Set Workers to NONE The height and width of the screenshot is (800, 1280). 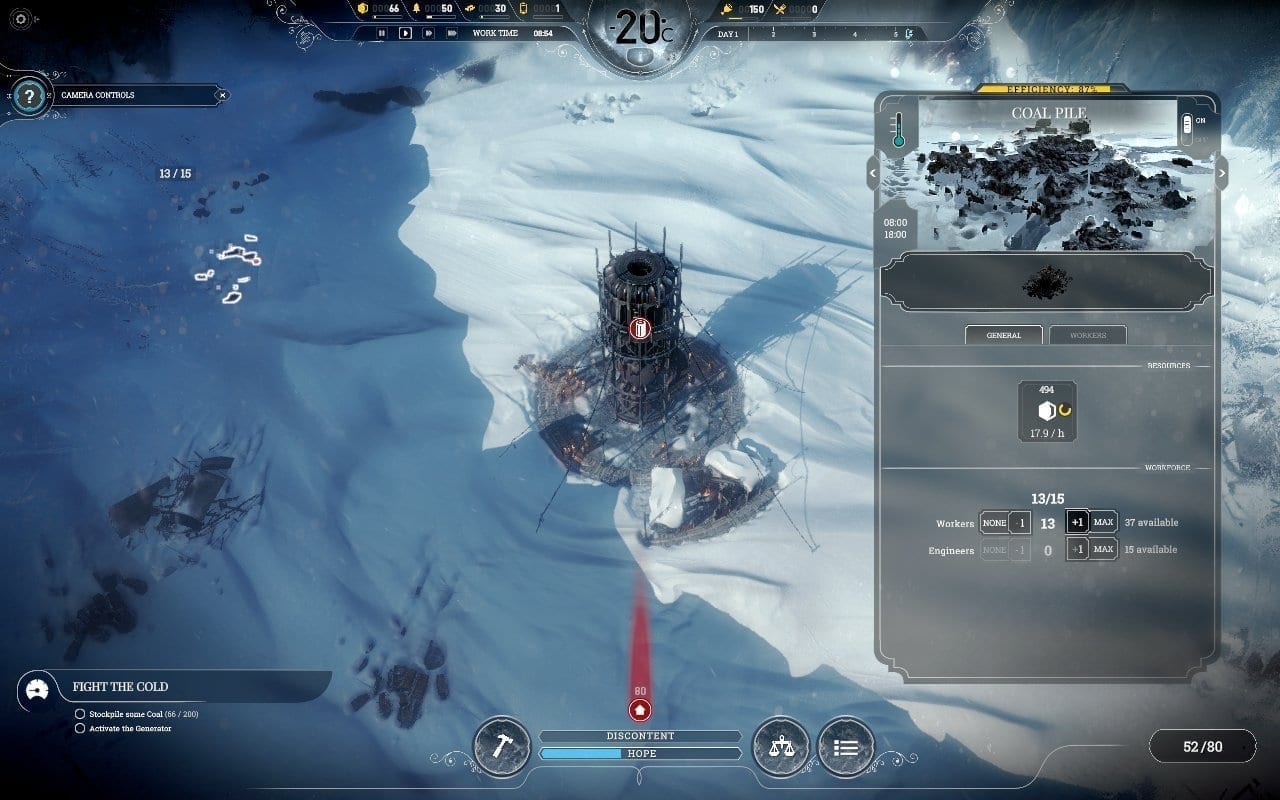(x=994, y=523)
